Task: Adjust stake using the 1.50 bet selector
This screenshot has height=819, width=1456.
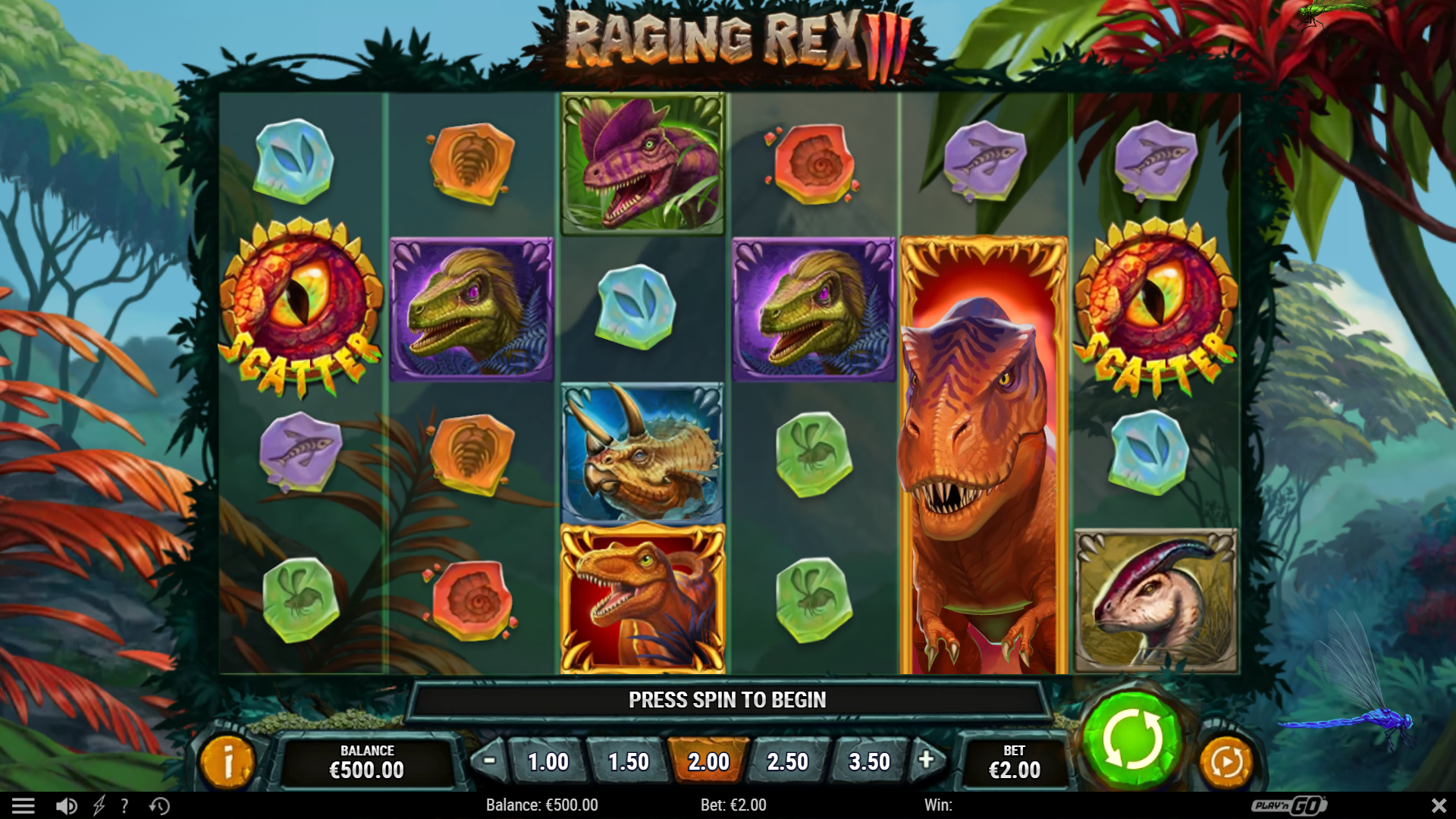Action: coord(629,761)
